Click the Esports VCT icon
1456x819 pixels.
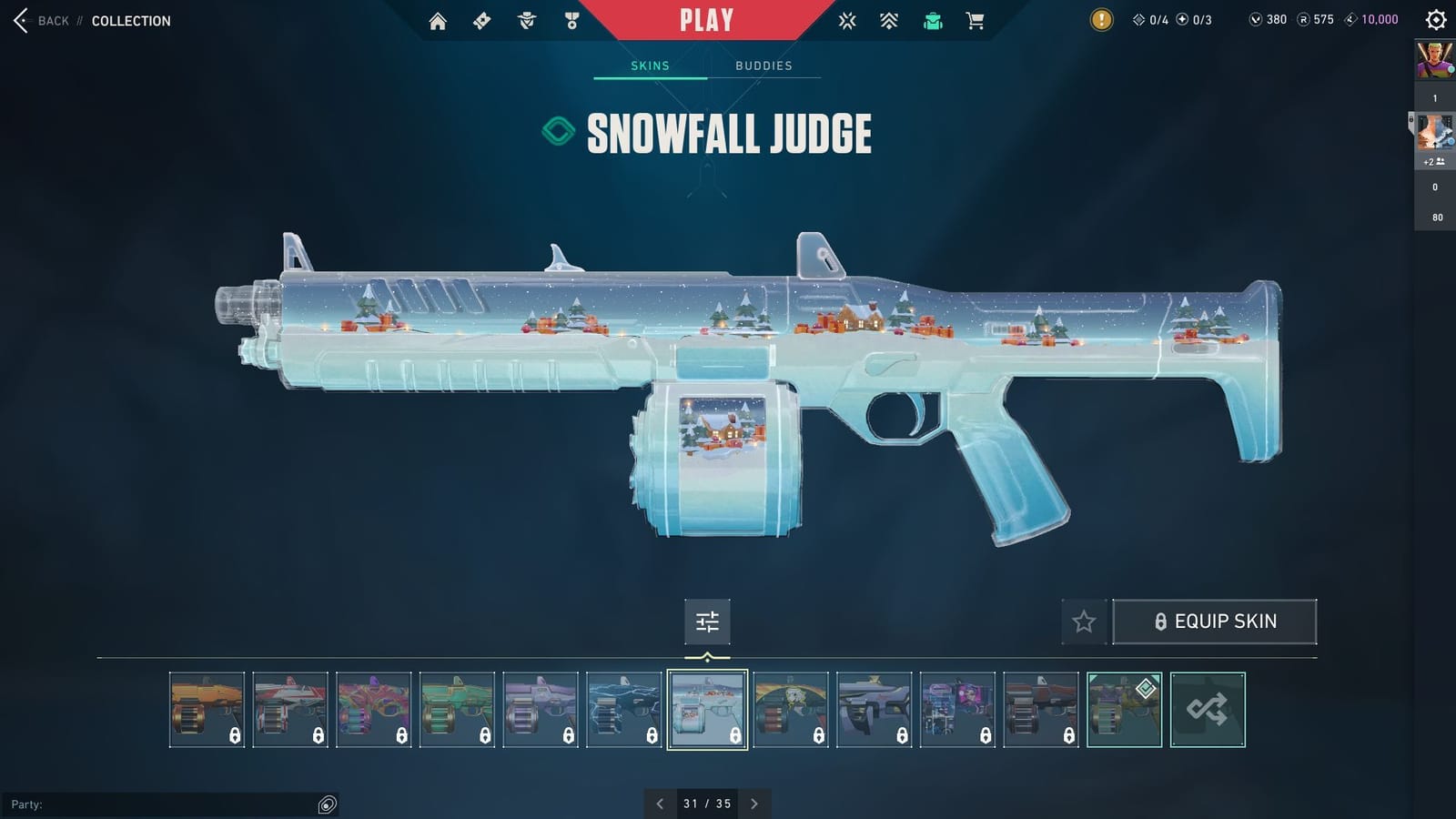(x=847, y=20)
